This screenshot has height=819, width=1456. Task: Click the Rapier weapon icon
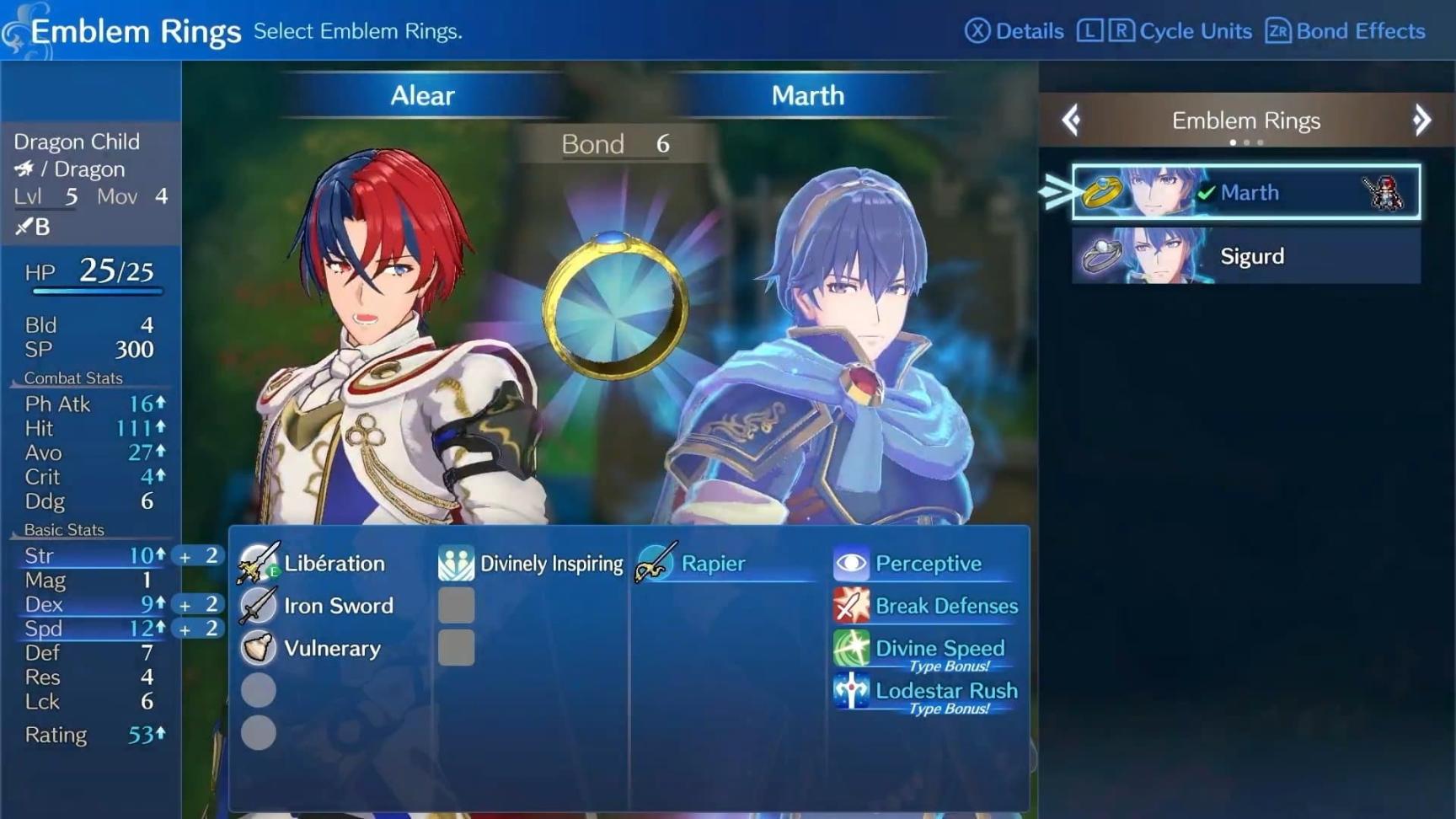(x=654, y=563)
